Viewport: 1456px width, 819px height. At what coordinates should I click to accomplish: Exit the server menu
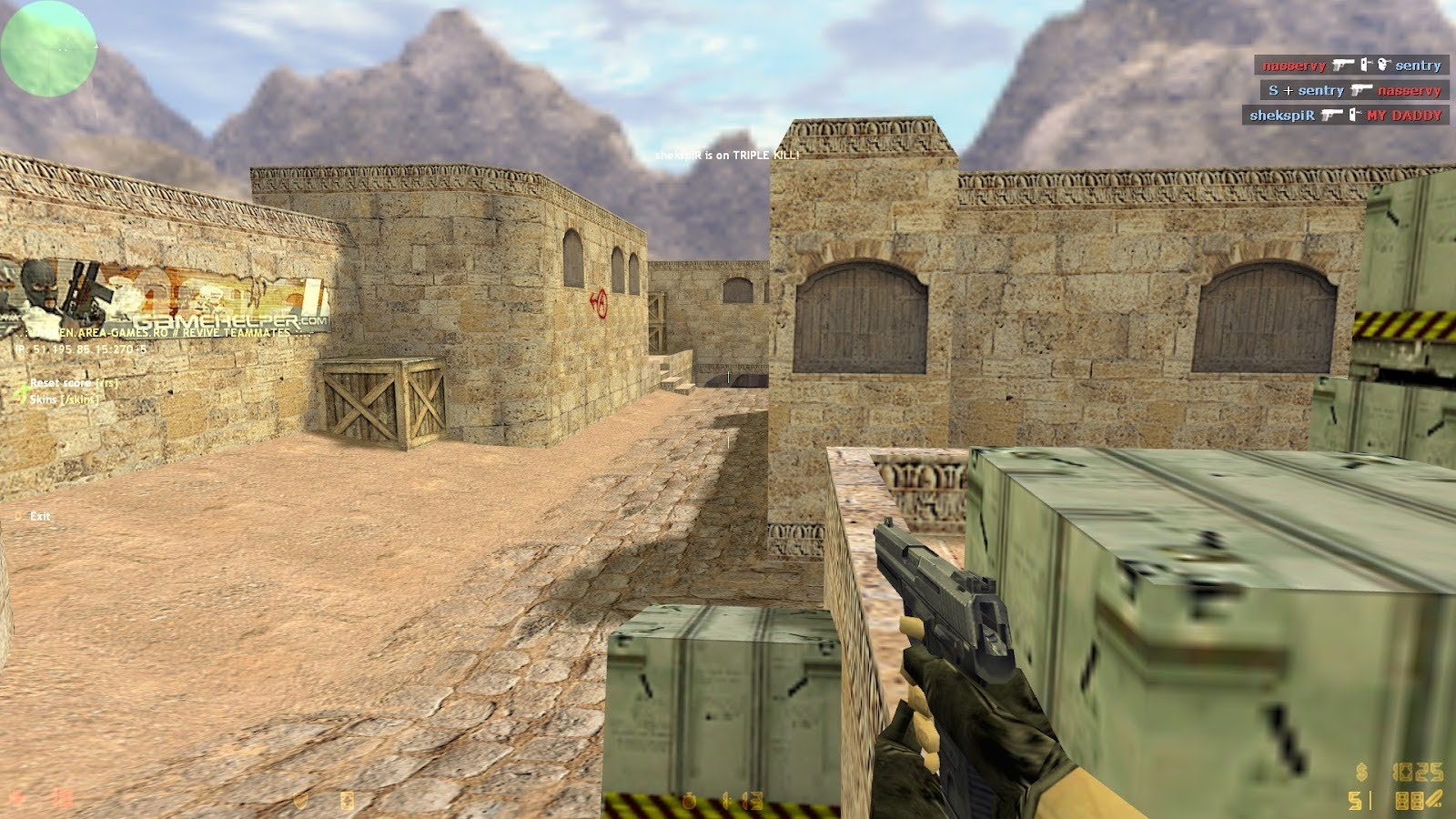coord(39,516)
